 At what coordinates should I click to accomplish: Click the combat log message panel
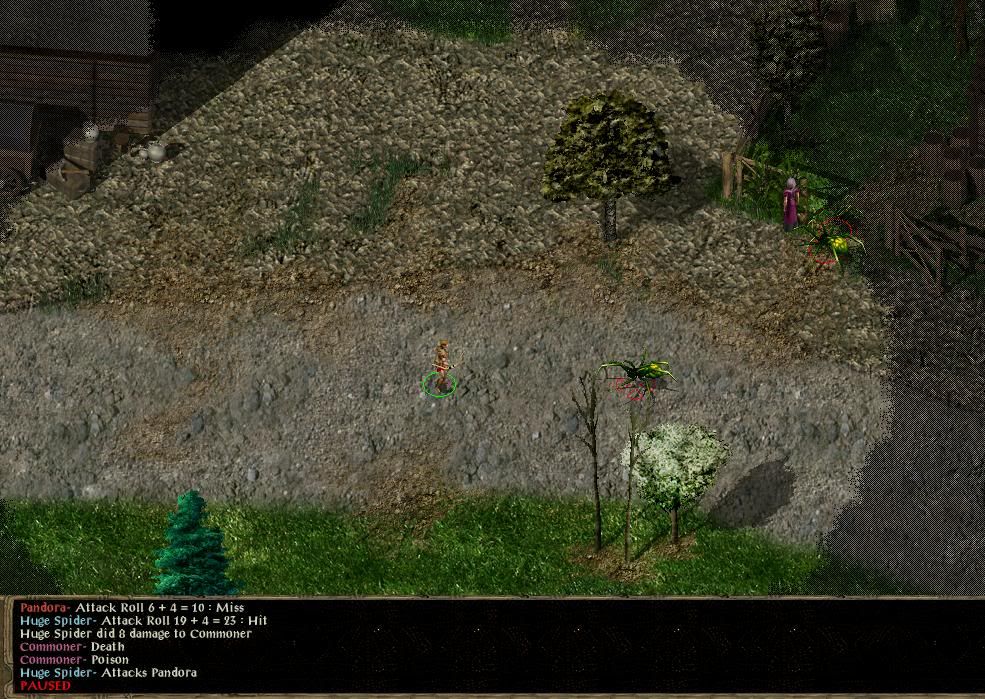click(x=492, y=646)
